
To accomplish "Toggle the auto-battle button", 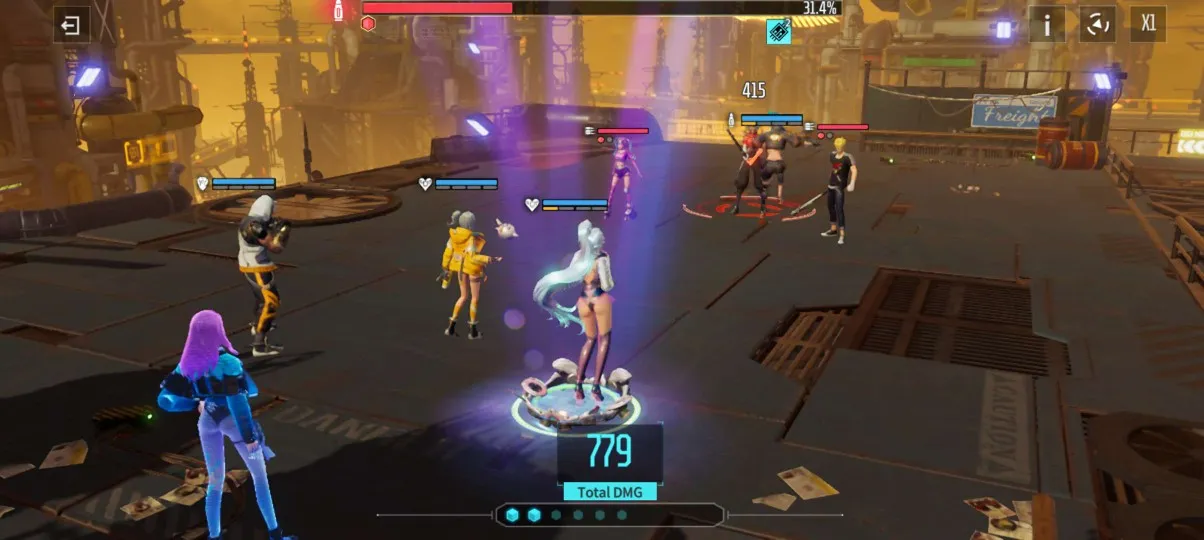I will point(1097,25).
